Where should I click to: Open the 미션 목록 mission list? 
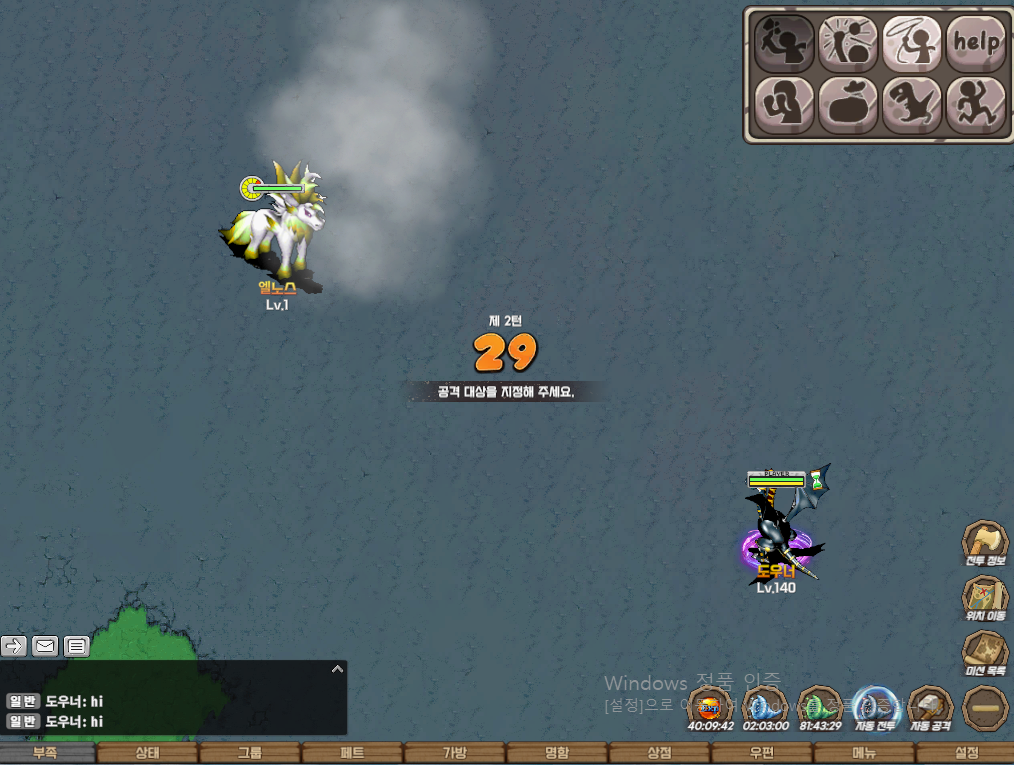(985, 655)
